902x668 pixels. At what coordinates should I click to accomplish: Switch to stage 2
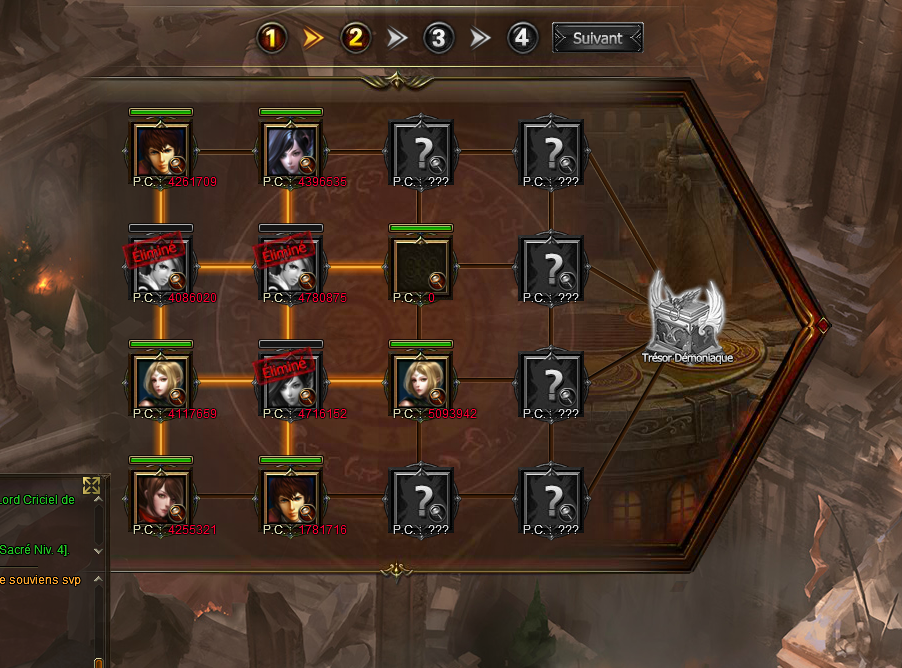click(x=356, y=39)
